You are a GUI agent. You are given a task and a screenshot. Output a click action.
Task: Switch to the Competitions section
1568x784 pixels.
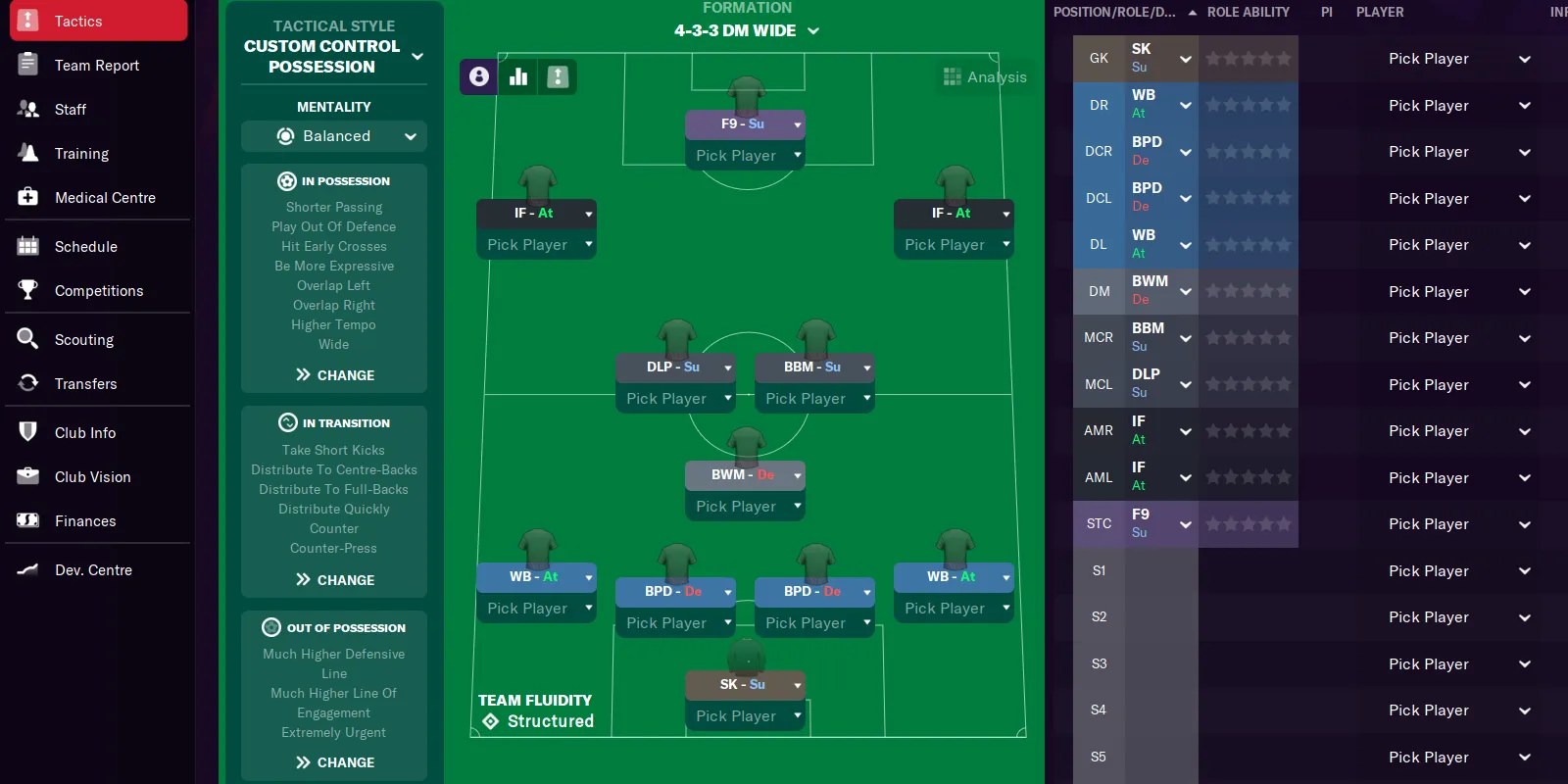click(x=28, y=290)
